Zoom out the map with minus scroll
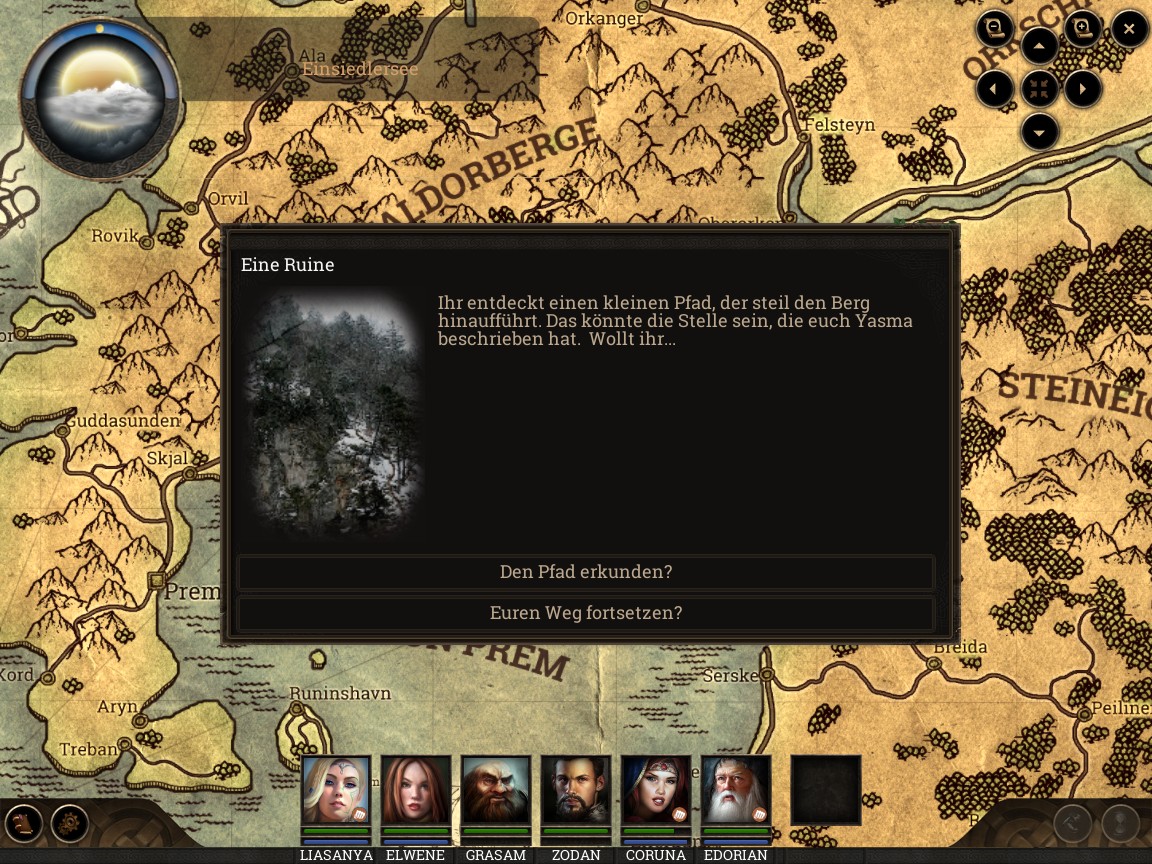1152x864 pixels. (x=995, y=29)
